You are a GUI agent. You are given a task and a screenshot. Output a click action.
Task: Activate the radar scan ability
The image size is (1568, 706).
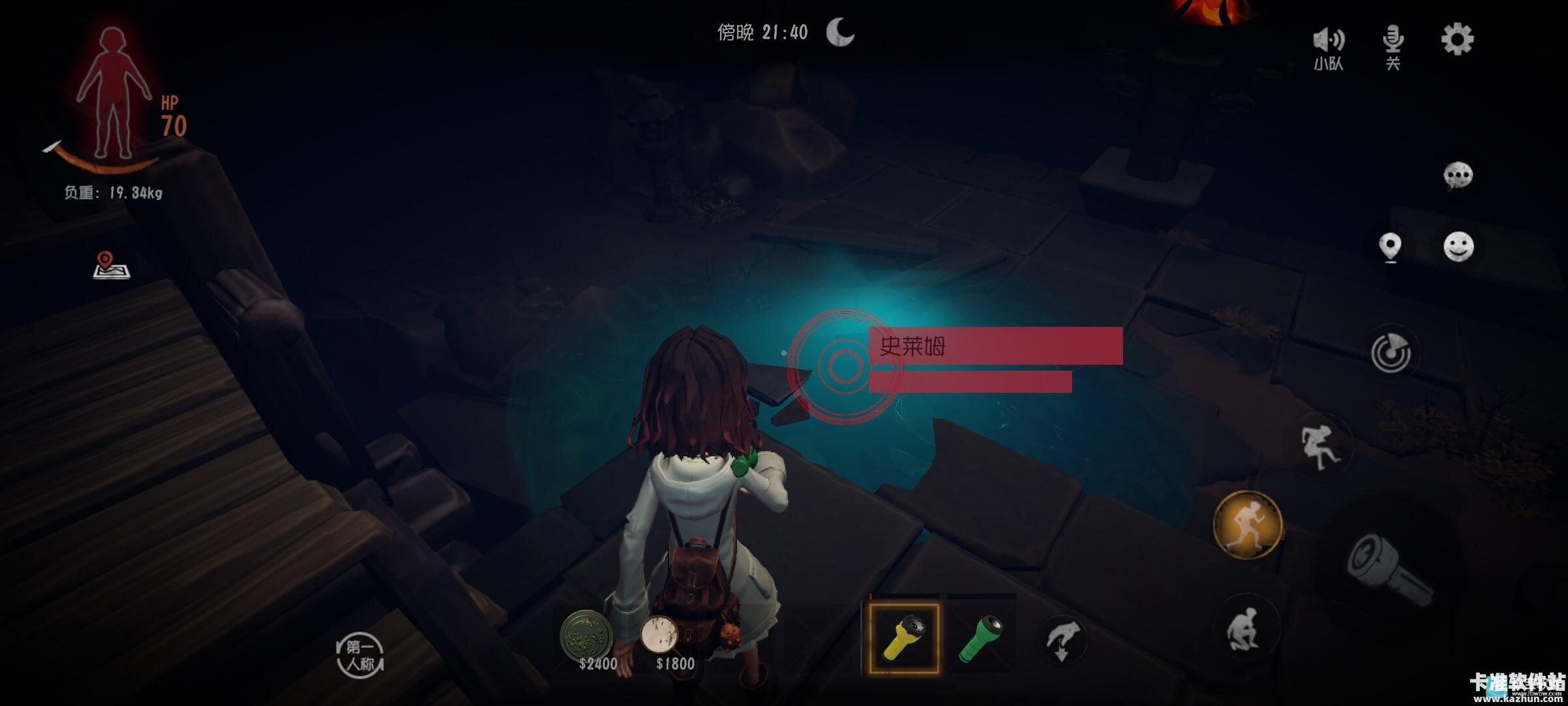pos(1391,354)
